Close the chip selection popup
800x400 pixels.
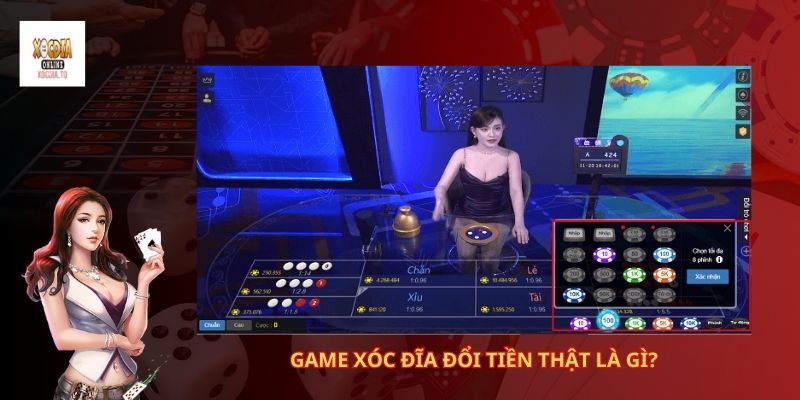(728, 228)
